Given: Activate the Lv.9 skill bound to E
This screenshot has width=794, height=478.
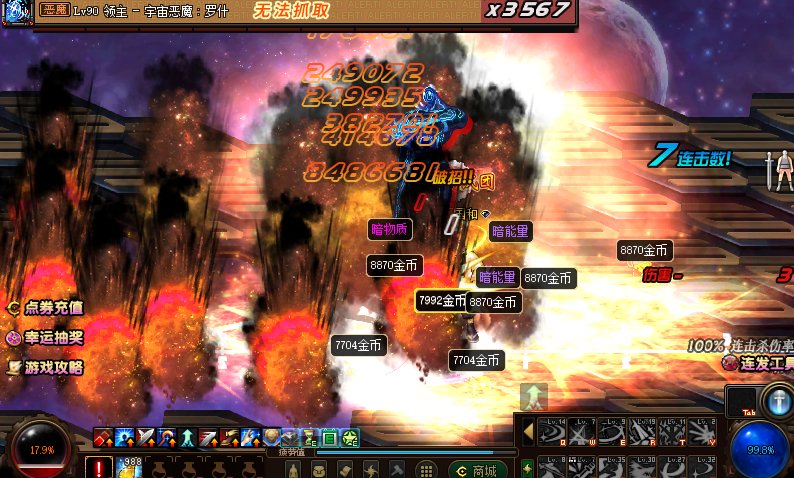Looking at the screenshot, I should pos(614,431).
